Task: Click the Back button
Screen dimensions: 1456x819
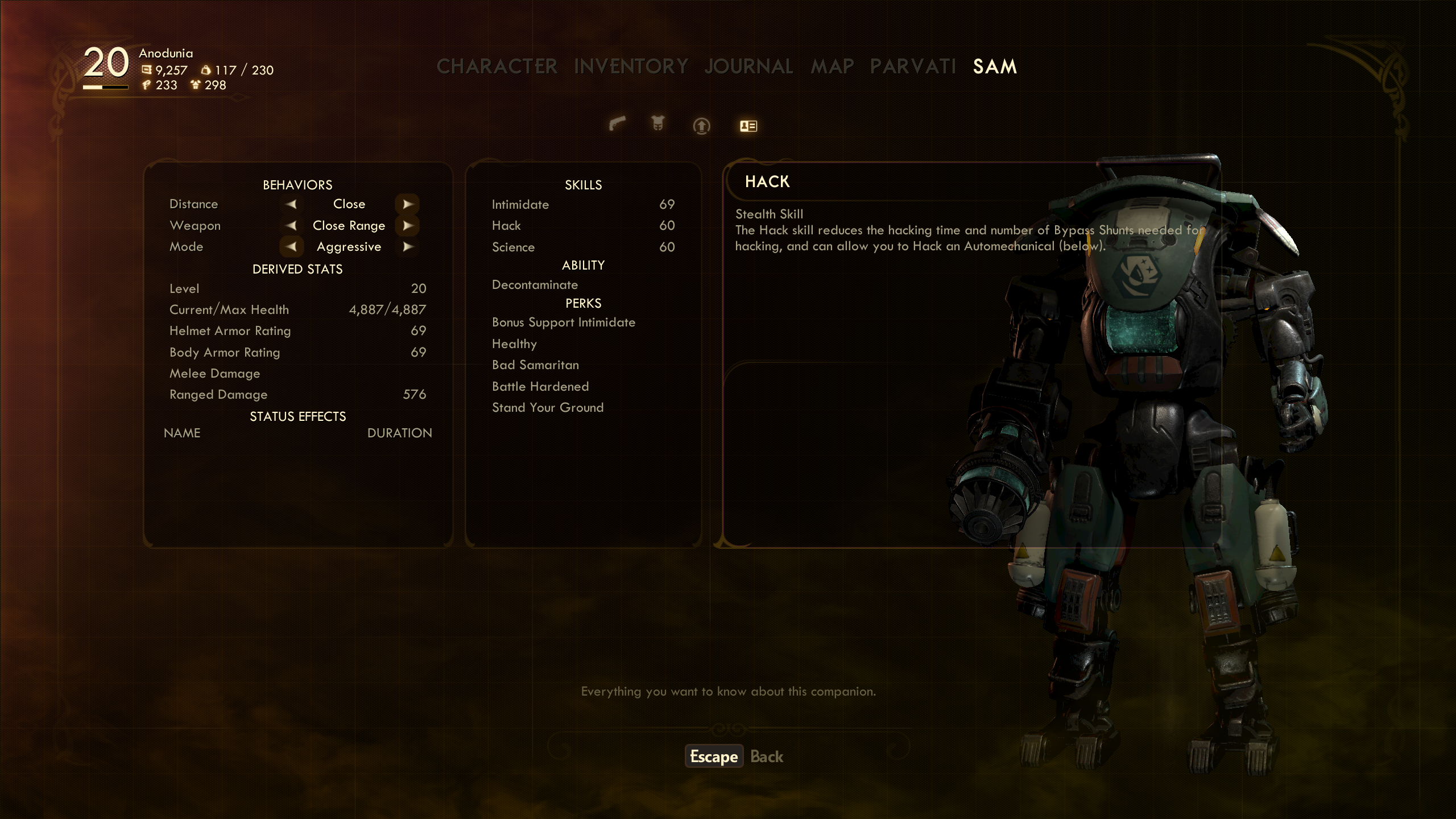Action: click(x=766, y=756)
